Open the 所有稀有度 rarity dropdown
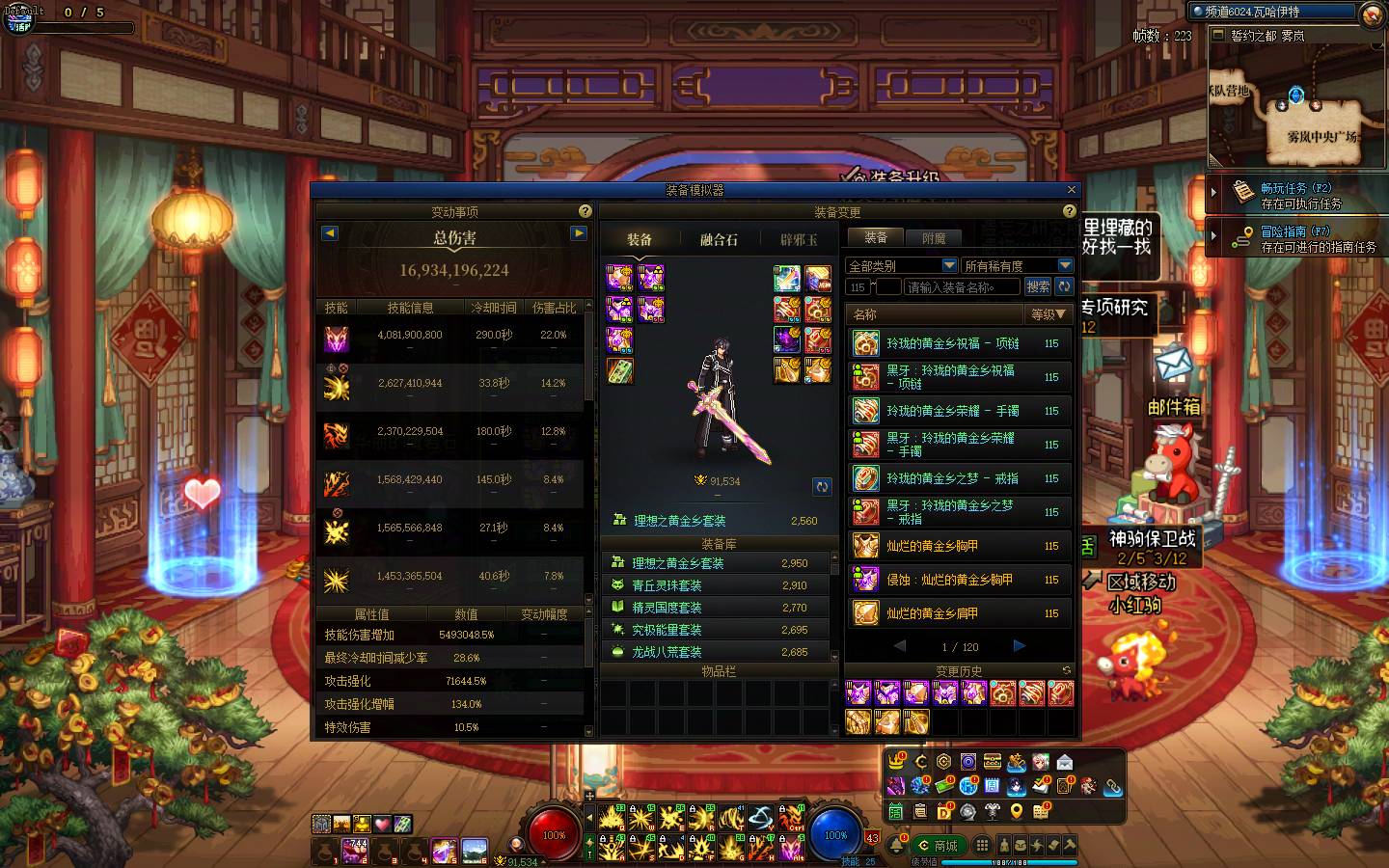 [1017, 265]
